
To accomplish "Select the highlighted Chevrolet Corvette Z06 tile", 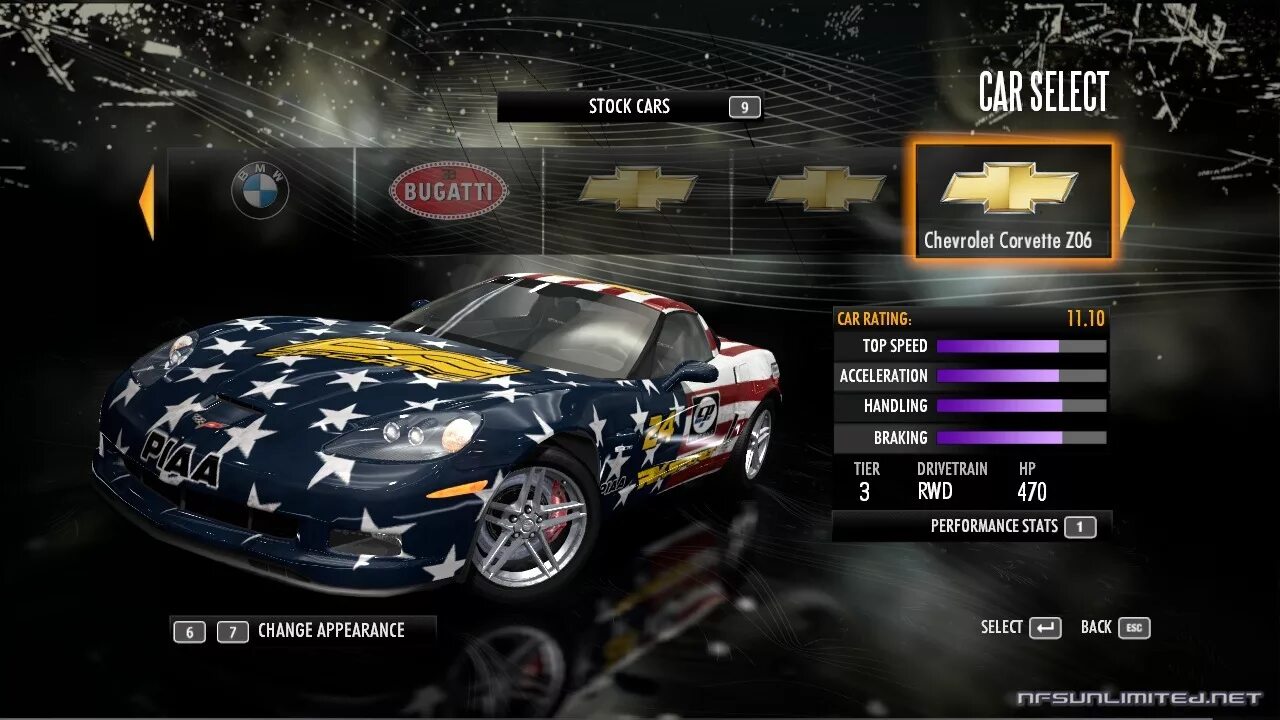I will (x=1012, y=201).
